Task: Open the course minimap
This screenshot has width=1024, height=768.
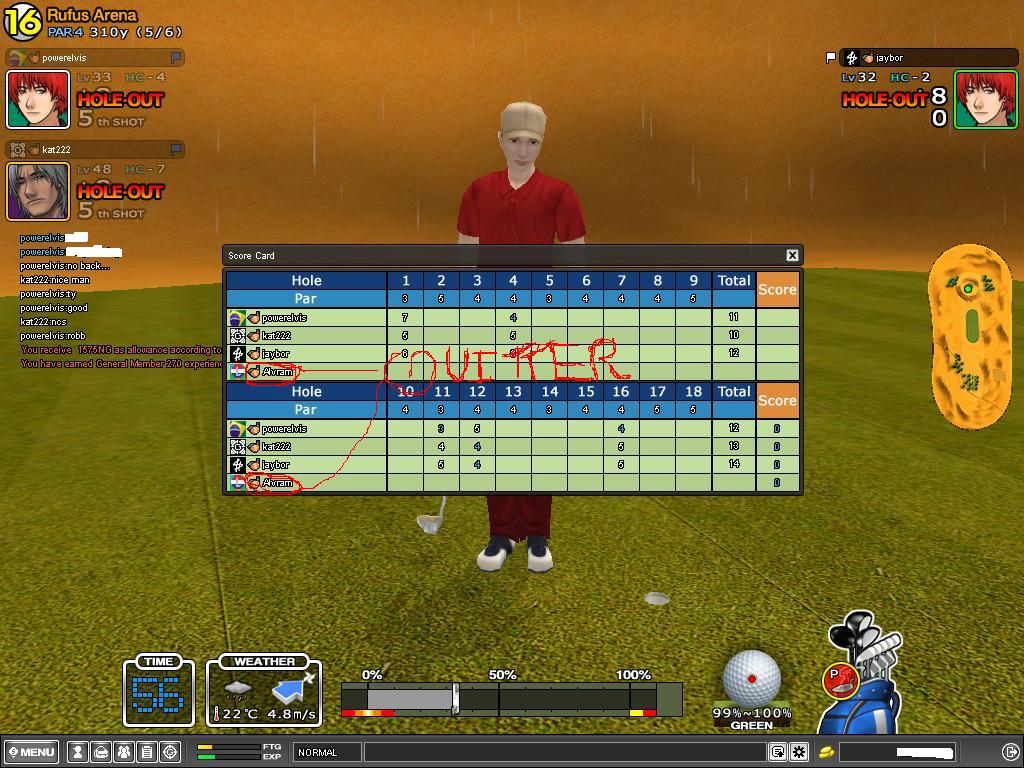Action: pyautogui.click(x=970, y=337)
